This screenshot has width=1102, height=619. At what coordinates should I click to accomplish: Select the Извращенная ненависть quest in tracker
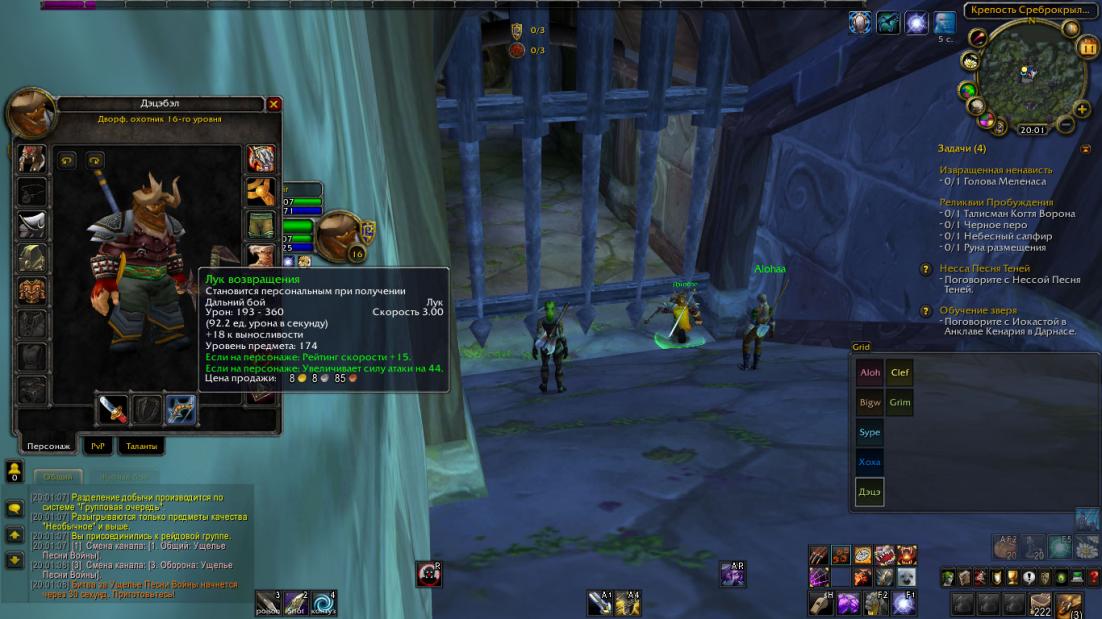coord(995,170)
